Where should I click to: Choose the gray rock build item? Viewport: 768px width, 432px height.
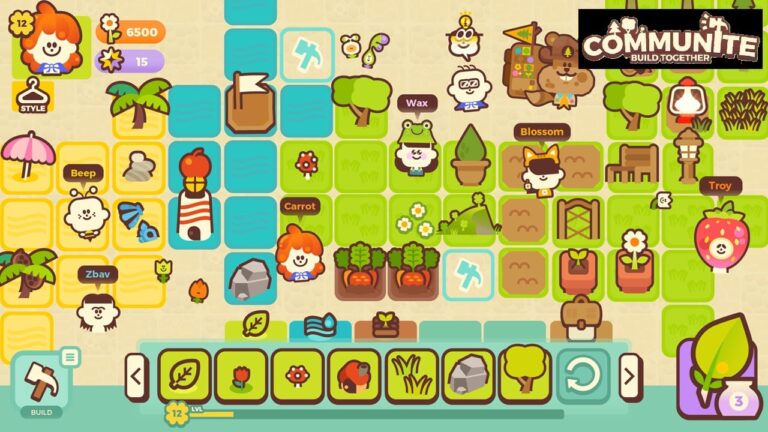click(x=468, y=376)
